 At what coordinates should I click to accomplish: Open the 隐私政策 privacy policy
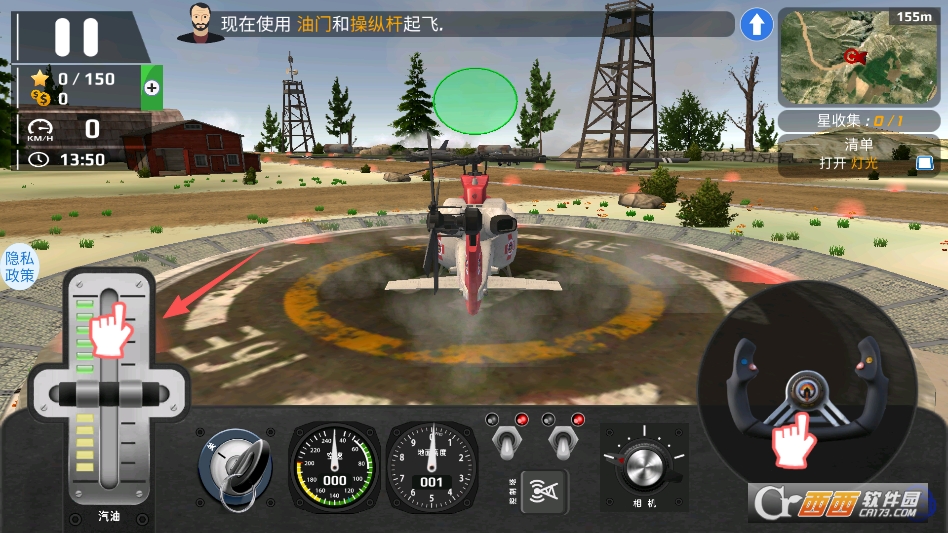[19, 267]
